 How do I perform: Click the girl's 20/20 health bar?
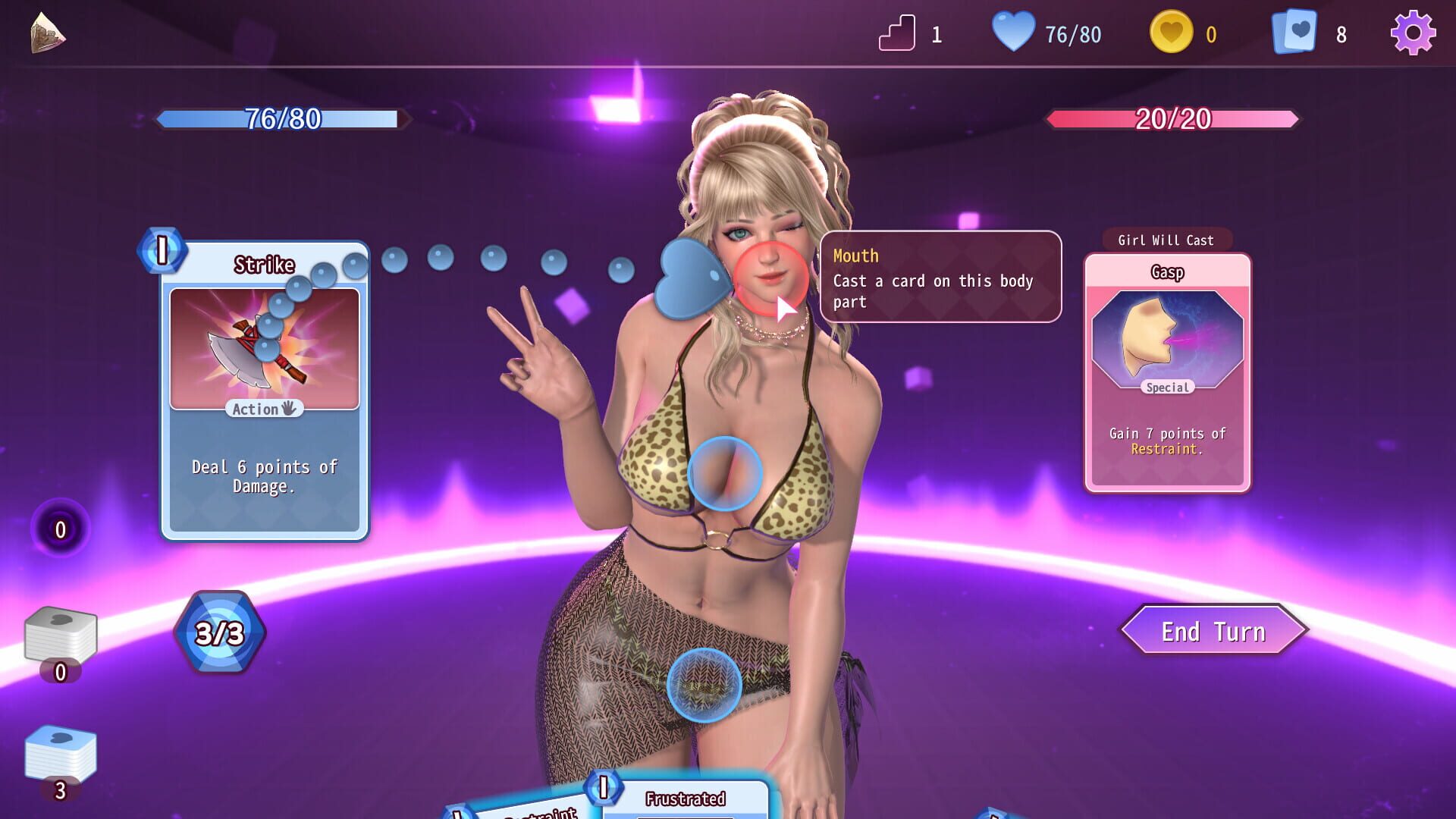click(x=1173, y=119)
